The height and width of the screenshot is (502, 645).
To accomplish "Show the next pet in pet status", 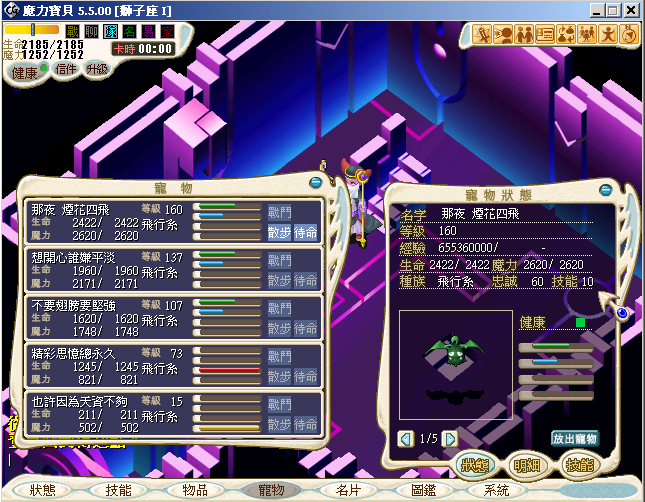I will tap(450, 438).
